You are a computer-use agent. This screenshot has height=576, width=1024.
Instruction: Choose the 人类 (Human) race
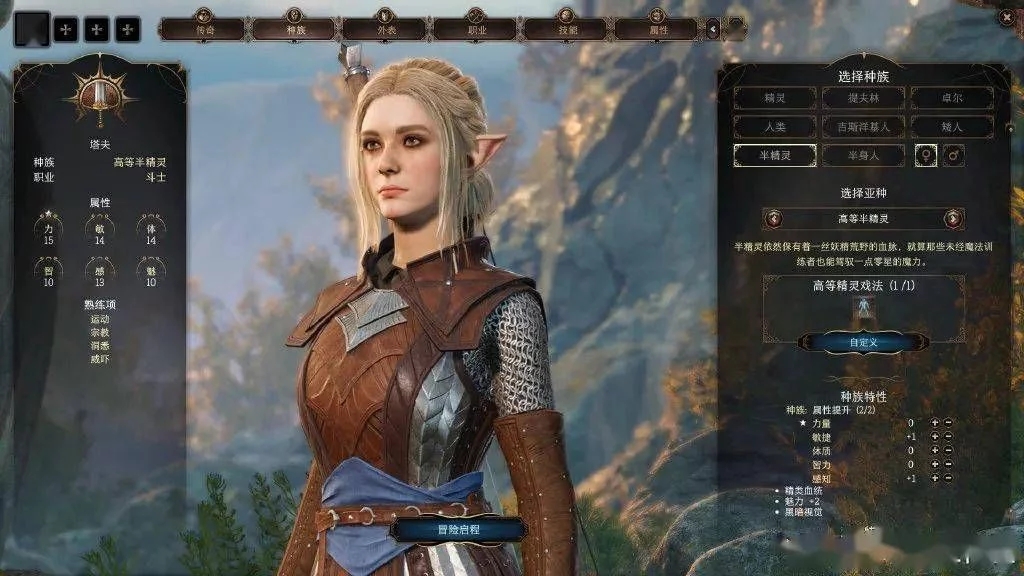click(775, 127)
